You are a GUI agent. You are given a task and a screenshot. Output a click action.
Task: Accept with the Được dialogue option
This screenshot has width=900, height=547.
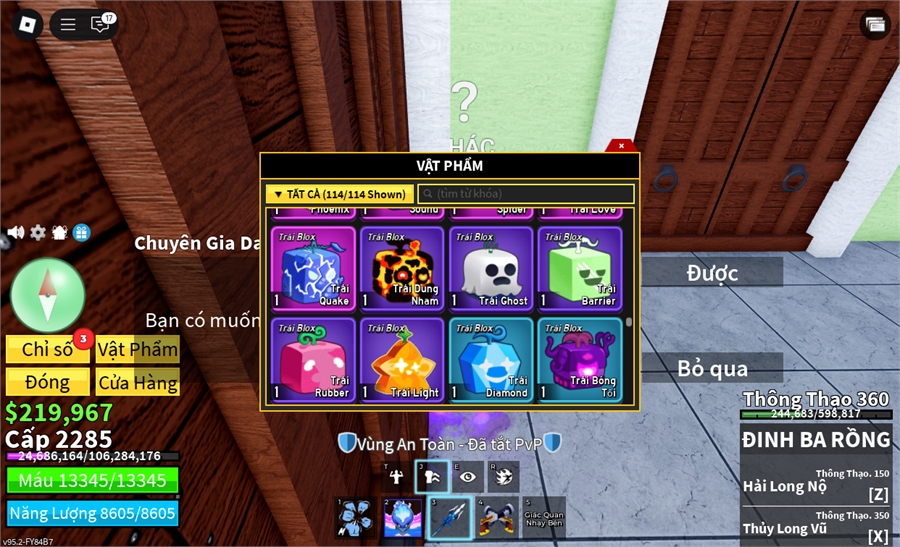(712, 272)
